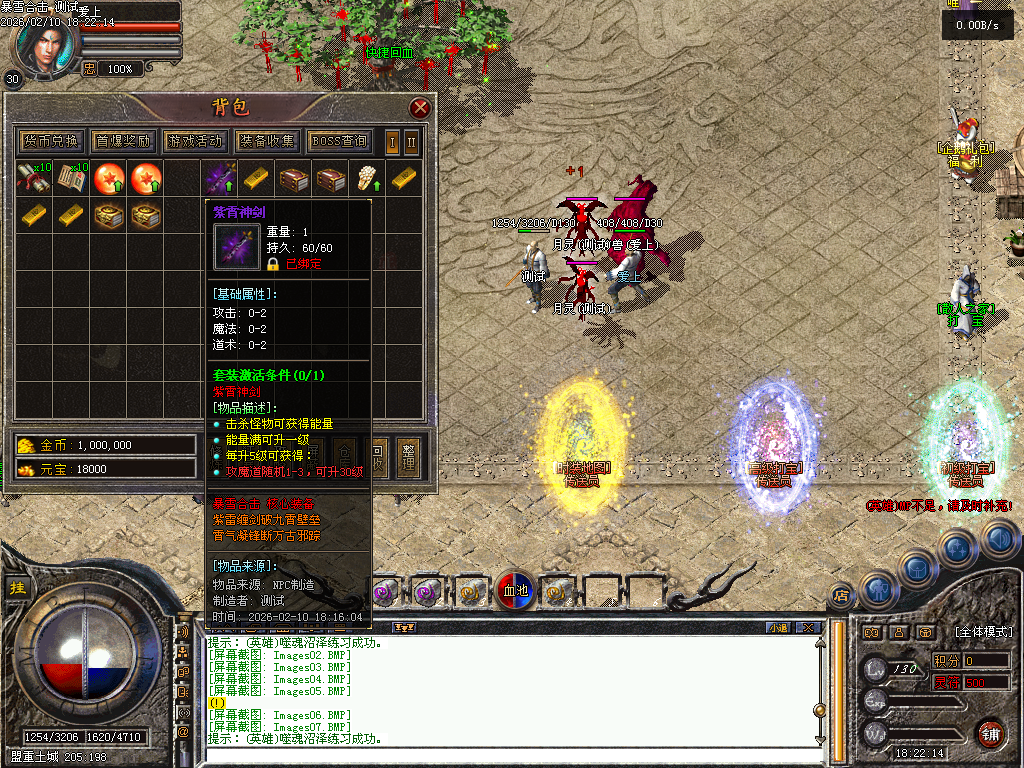Switch to backpack page II
Viewport: 1024px width, 768px height.
coord(411,141)
